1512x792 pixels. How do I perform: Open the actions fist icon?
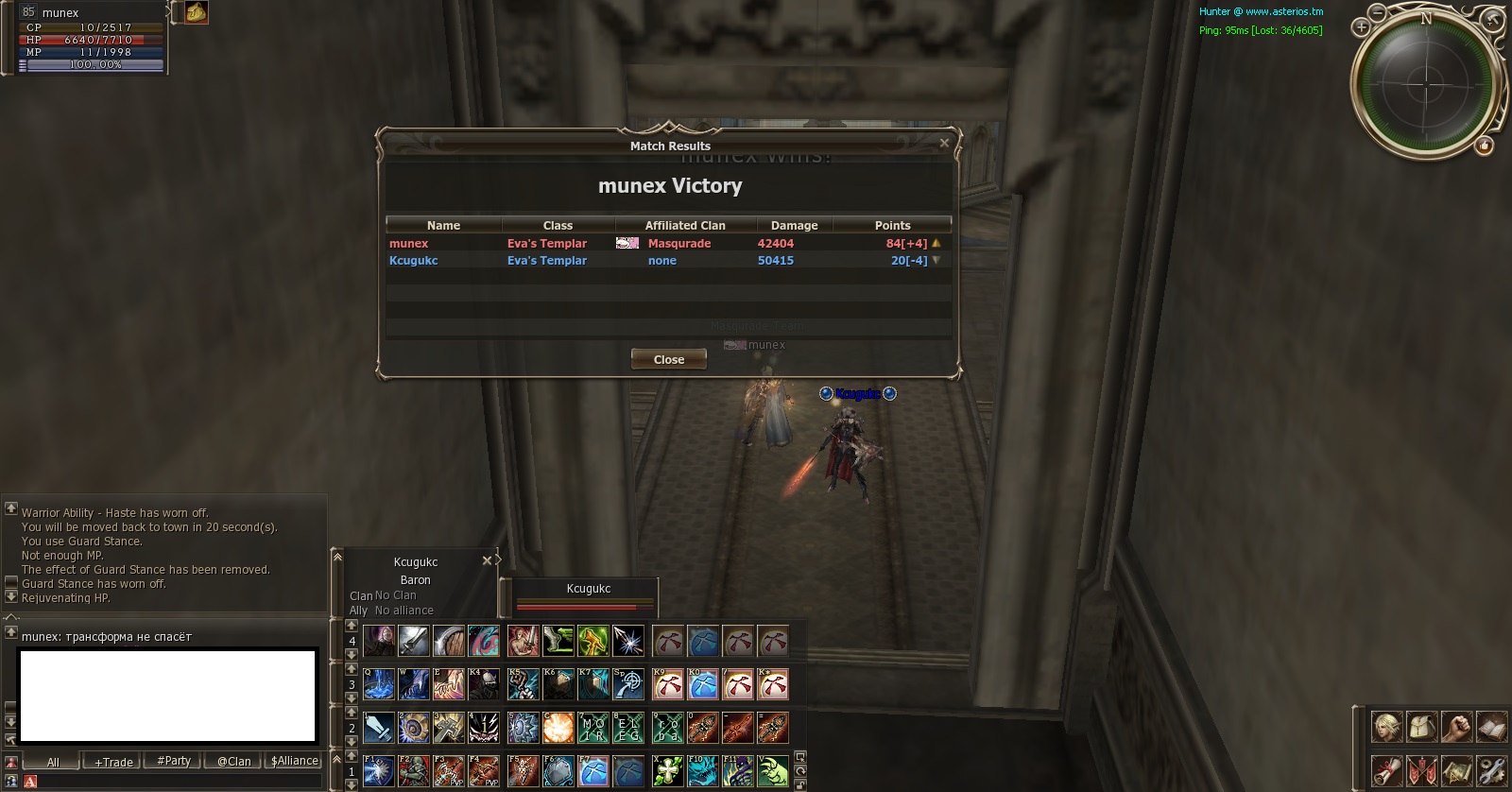[x=1456, y=727]
